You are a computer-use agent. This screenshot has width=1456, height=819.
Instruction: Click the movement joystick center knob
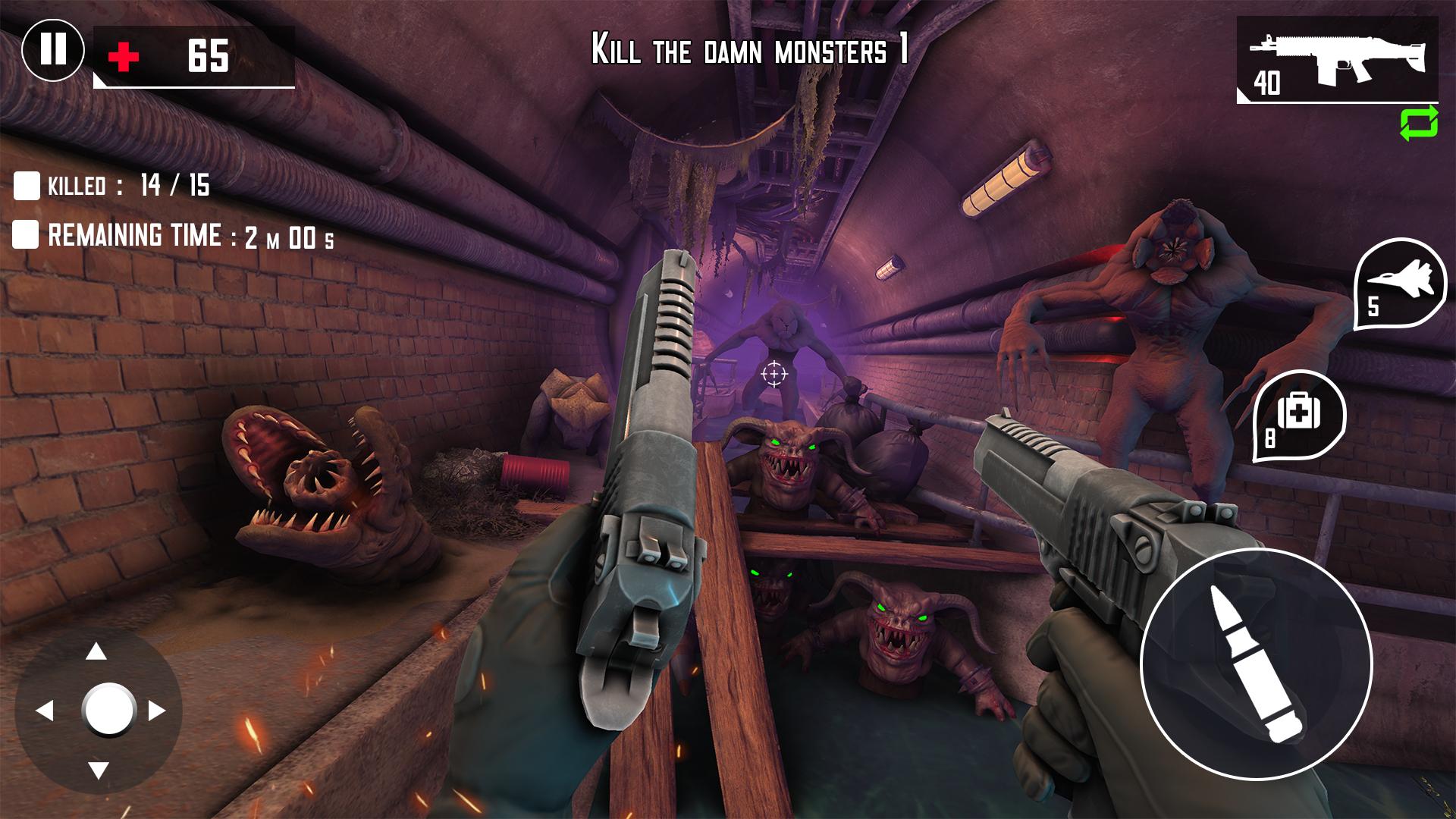[x=108, y=710]
